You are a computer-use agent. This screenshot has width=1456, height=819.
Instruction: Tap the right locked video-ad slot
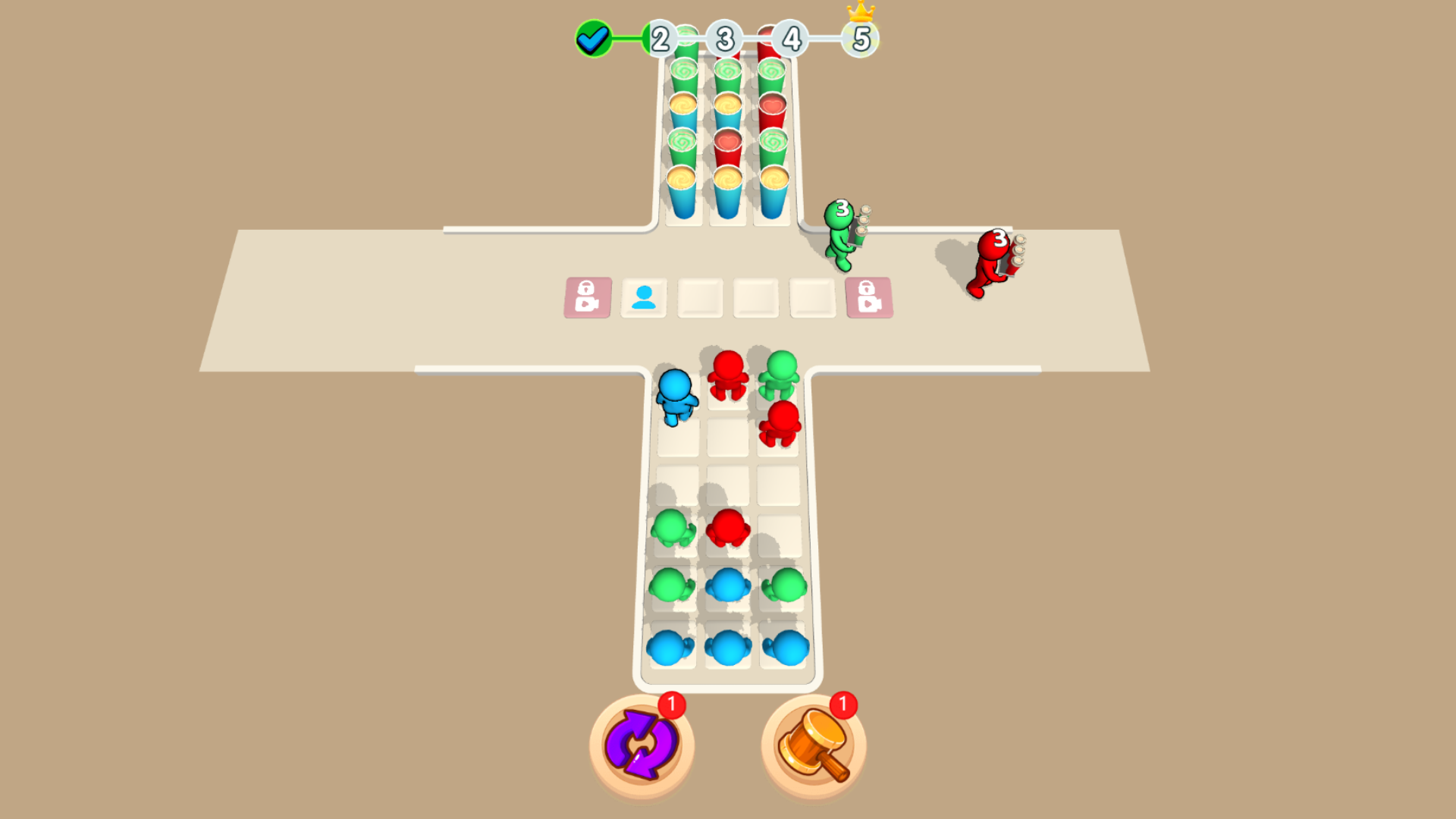869,297
